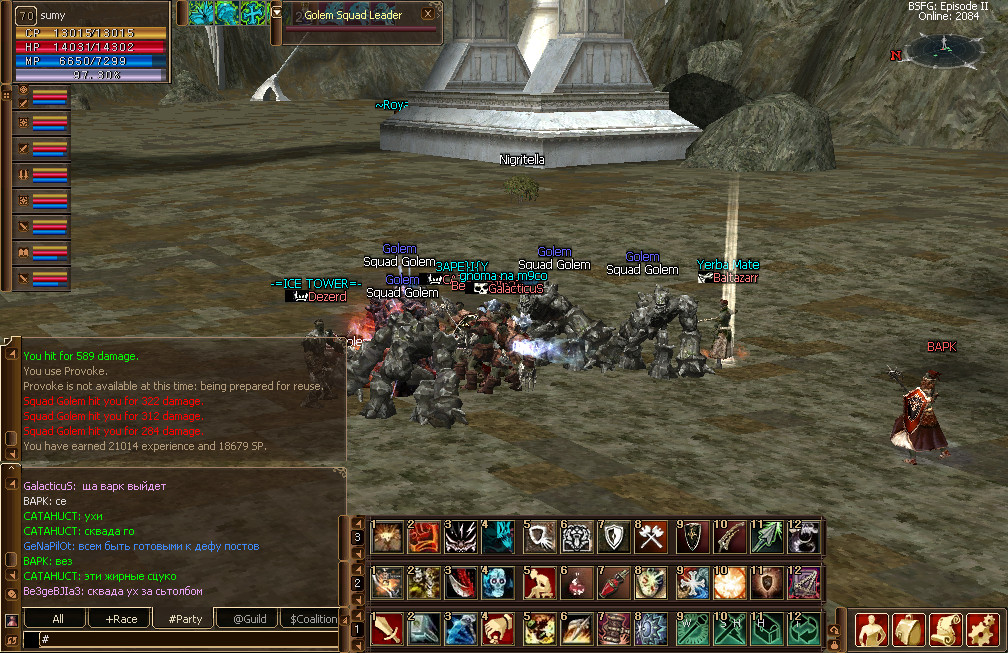Select the +Race chat tab
Viewport: 1008px width, 653px height.
coord(120,619)
